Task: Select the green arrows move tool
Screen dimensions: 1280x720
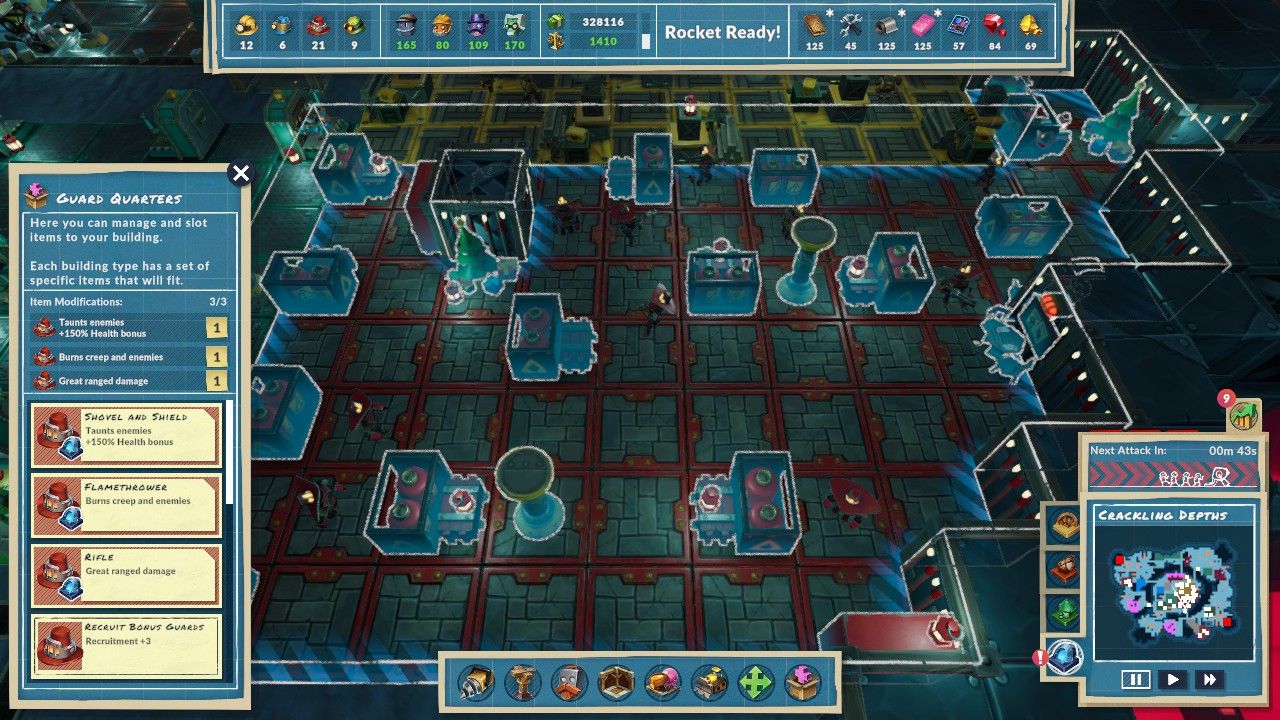Action: 756,684
